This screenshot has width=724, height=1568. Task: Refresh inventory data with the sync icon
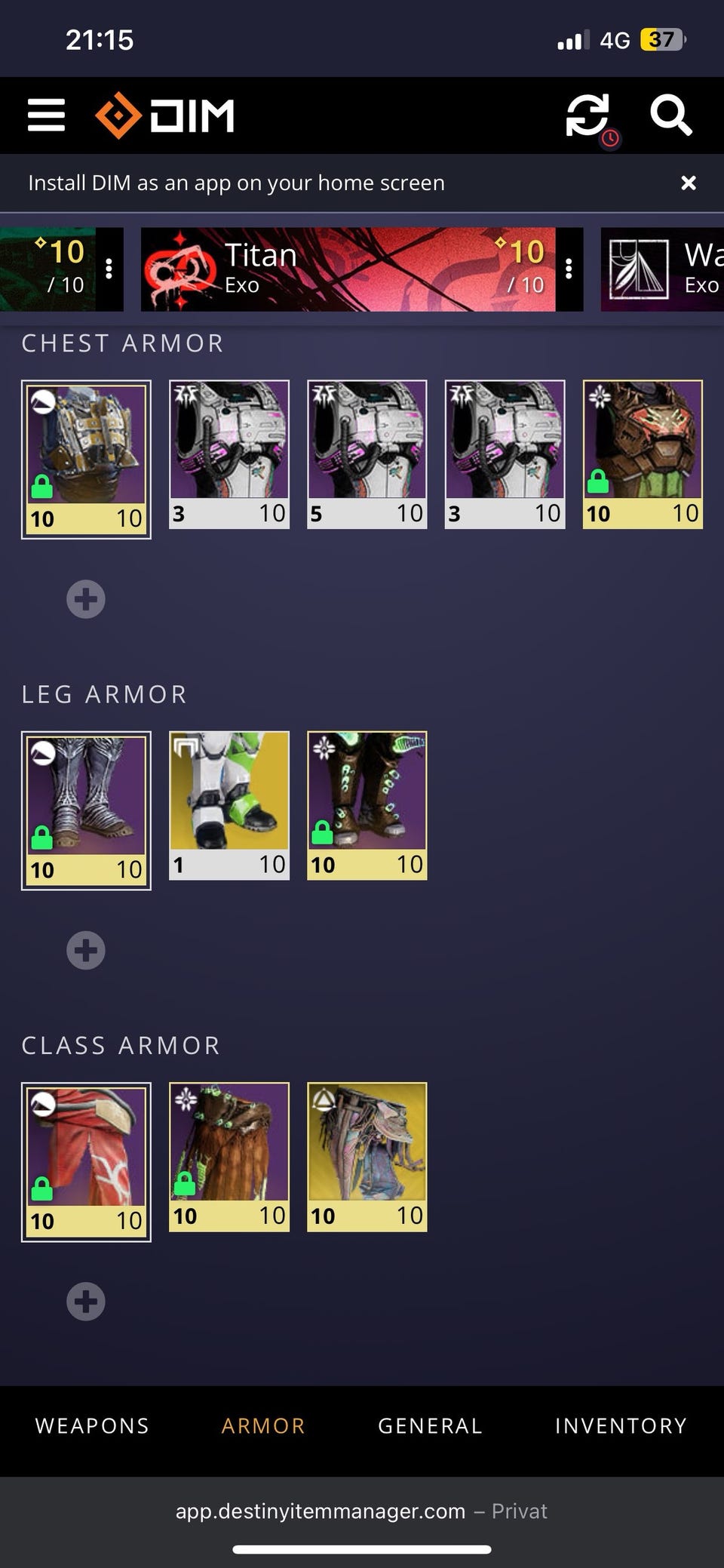(587, 115)
